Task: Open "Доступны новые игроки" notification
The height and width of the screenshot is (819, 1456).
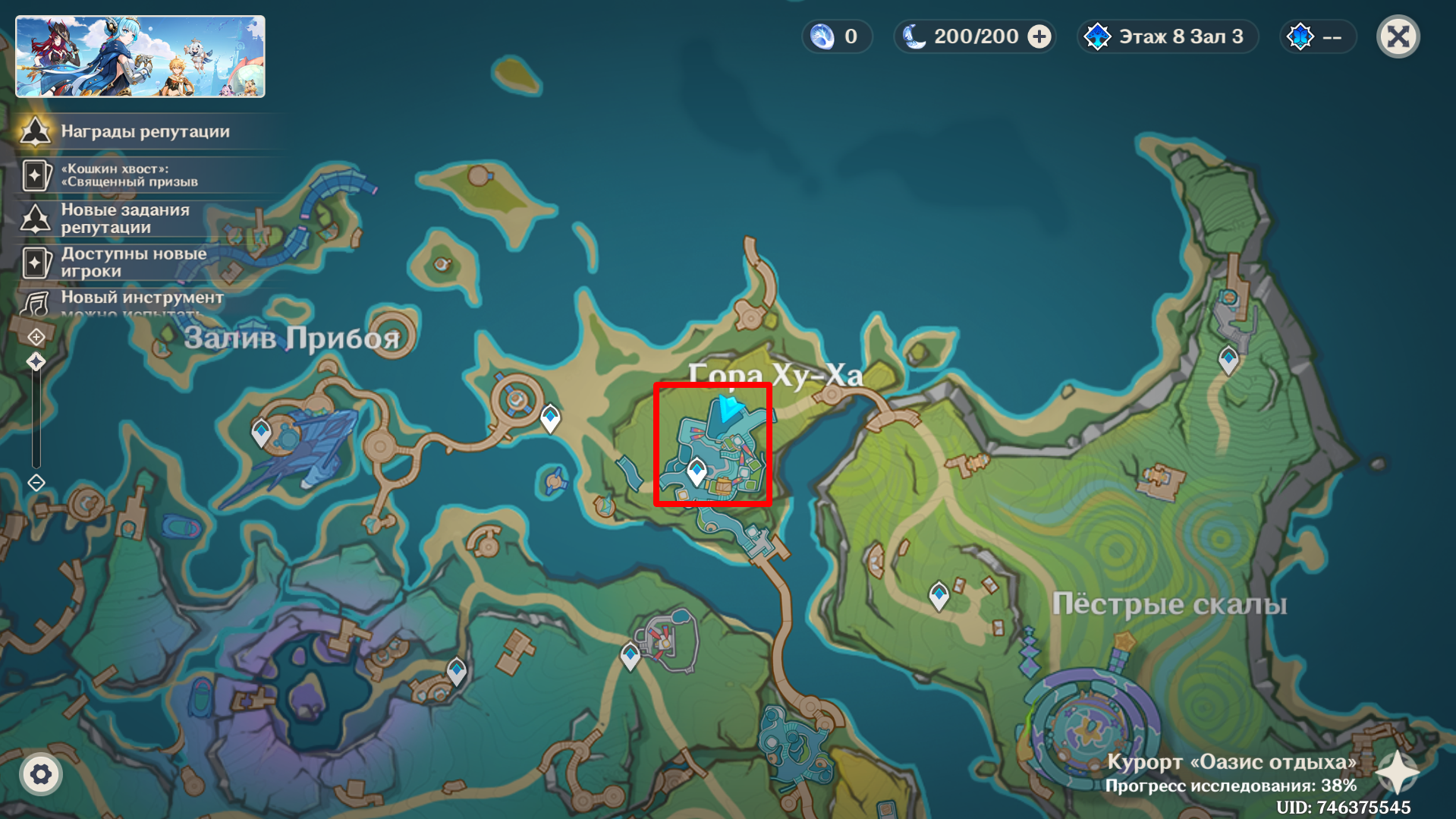Action: 133,262
